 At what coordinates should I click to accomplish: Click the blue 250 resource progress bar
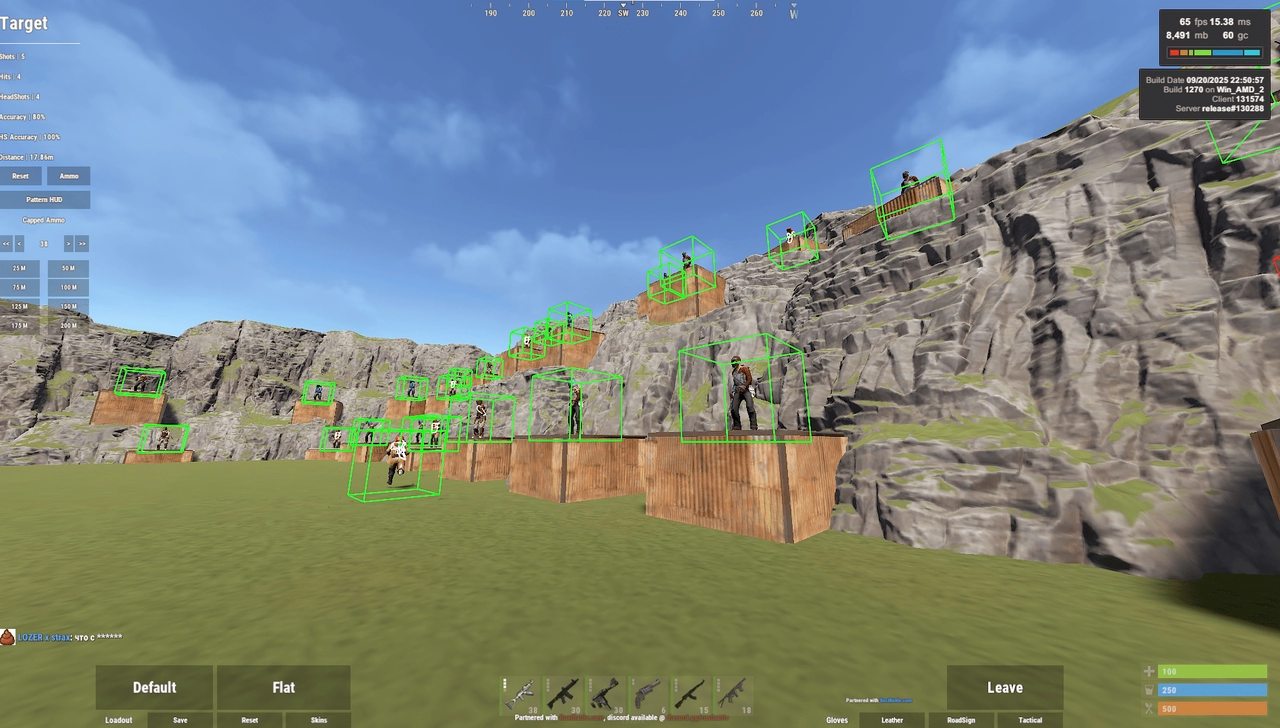pos(1212,689)
